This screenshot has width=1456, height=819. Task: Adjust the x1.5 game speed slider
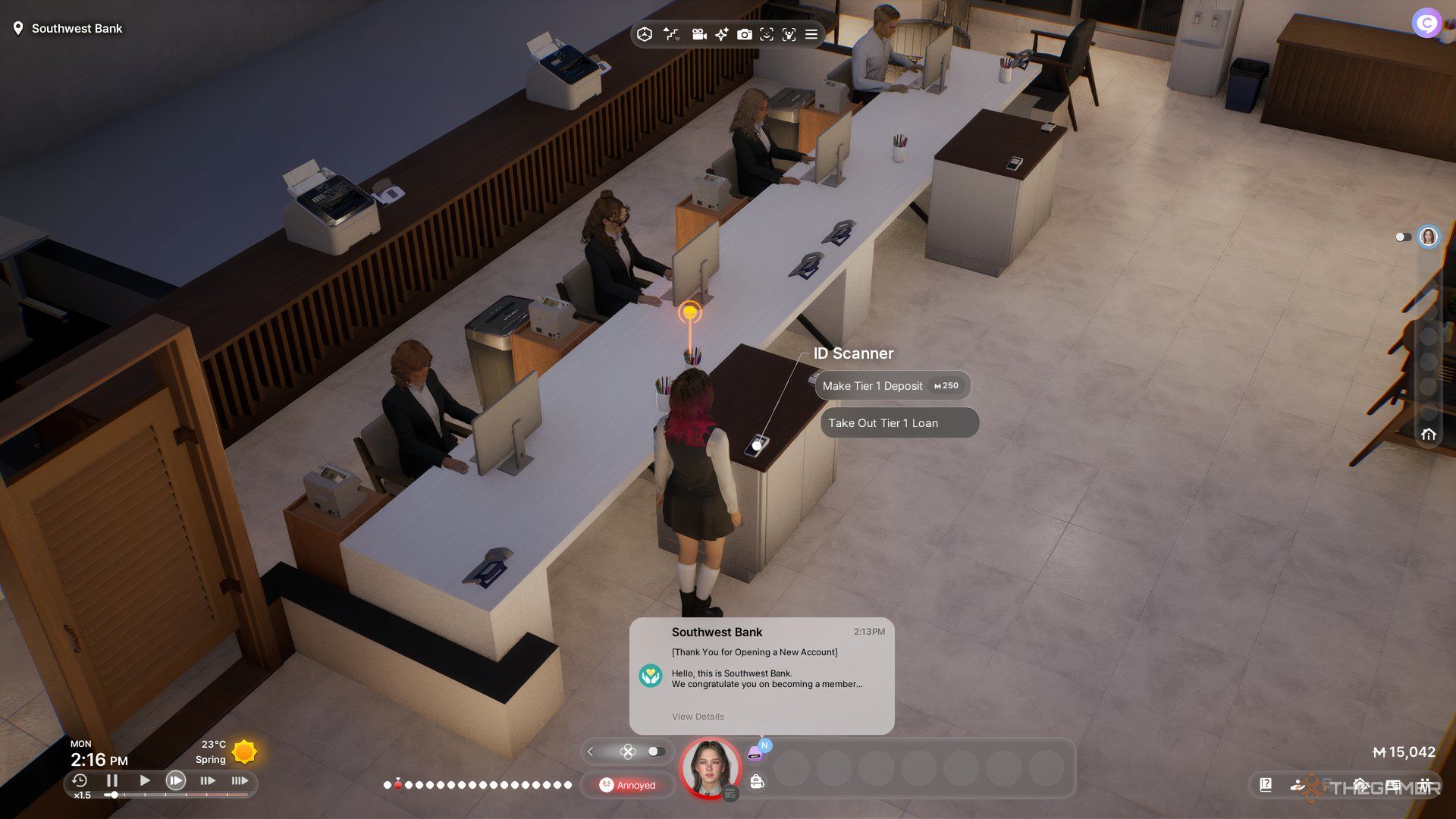(112, 795)
